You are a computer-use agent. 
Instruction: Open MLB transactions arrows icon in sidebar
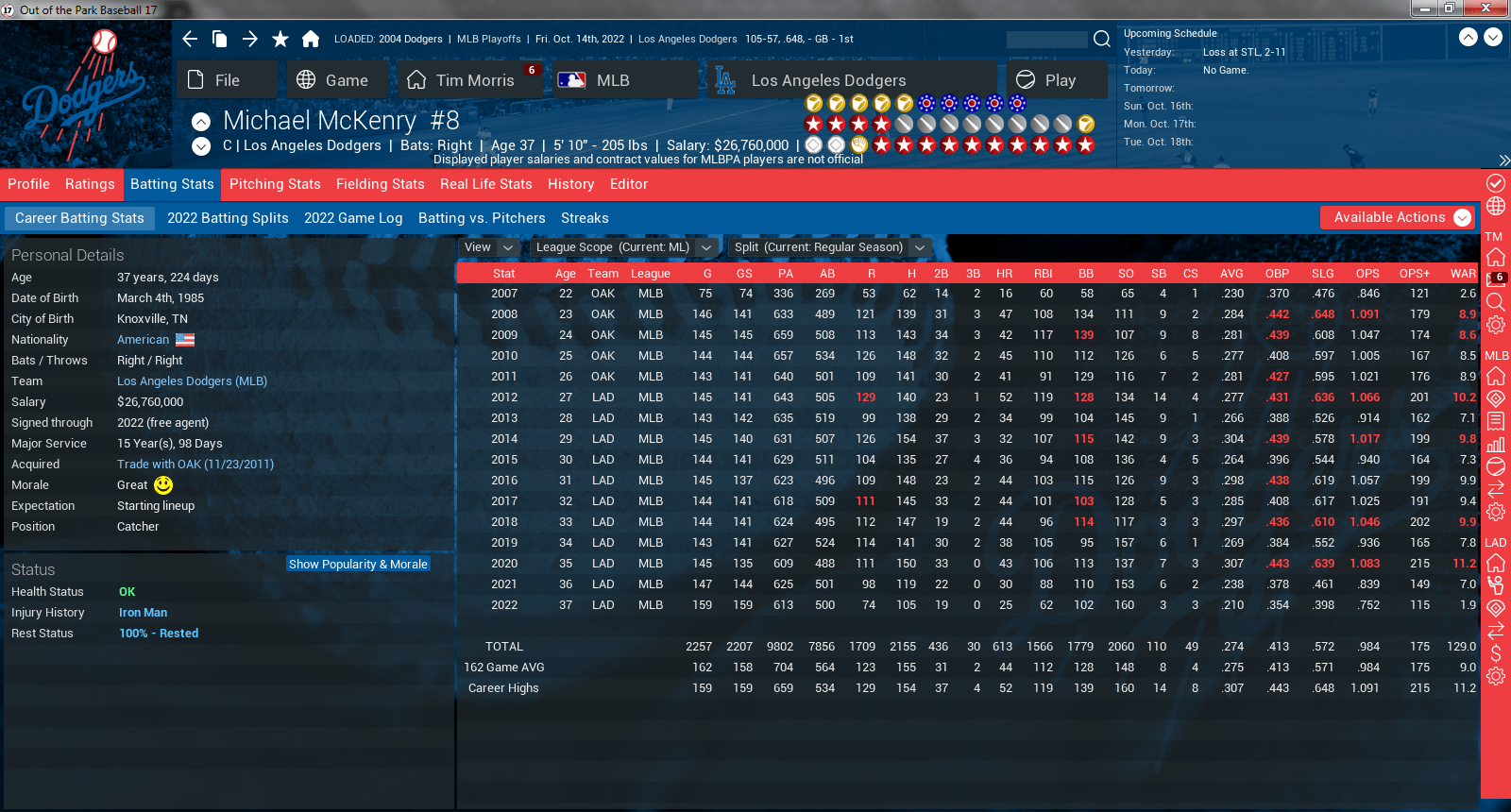tap(1495, 490)
